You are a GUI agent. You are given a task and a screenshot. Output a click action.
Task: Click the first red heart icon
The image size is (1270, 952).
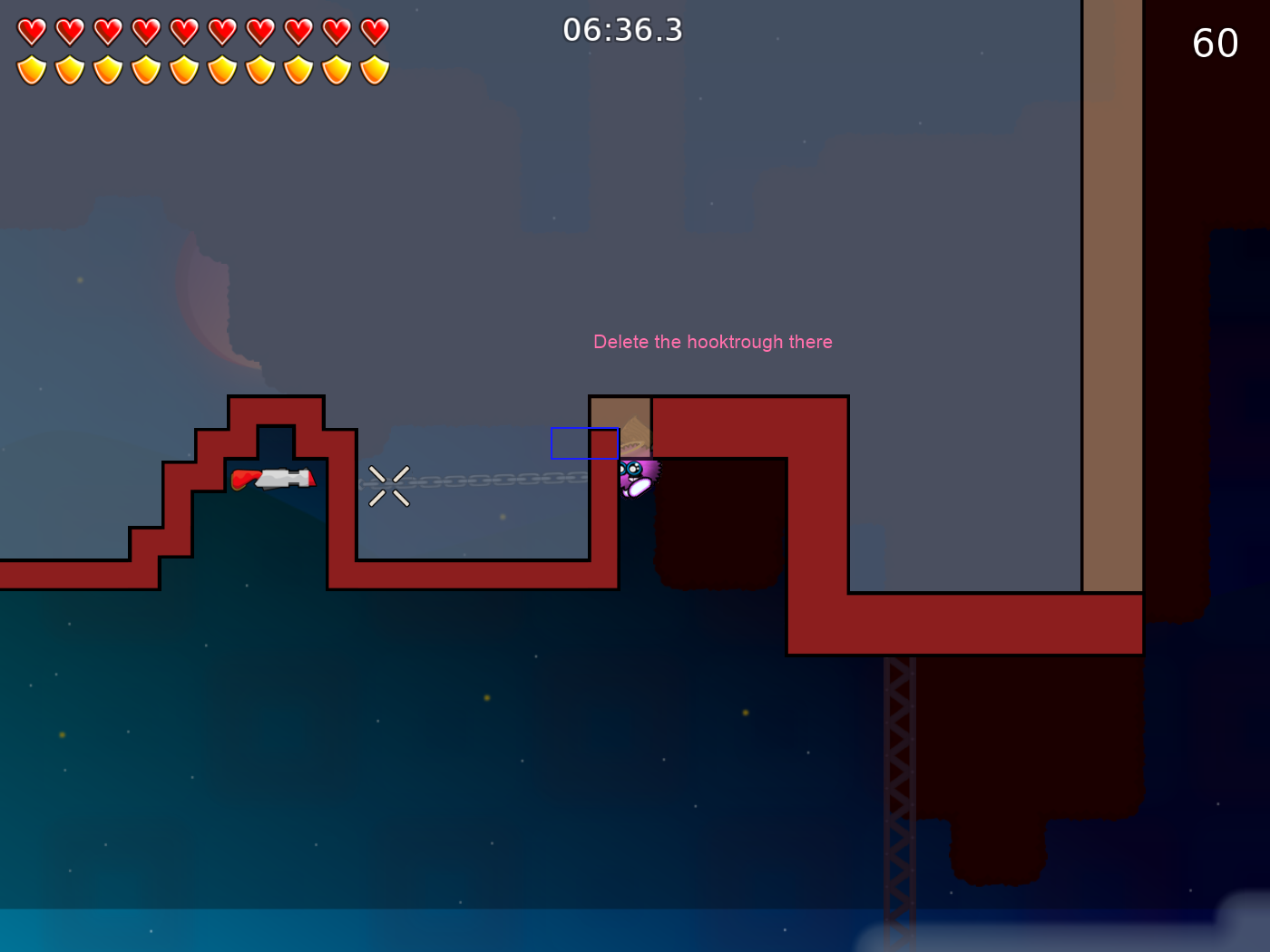point(30,30)
